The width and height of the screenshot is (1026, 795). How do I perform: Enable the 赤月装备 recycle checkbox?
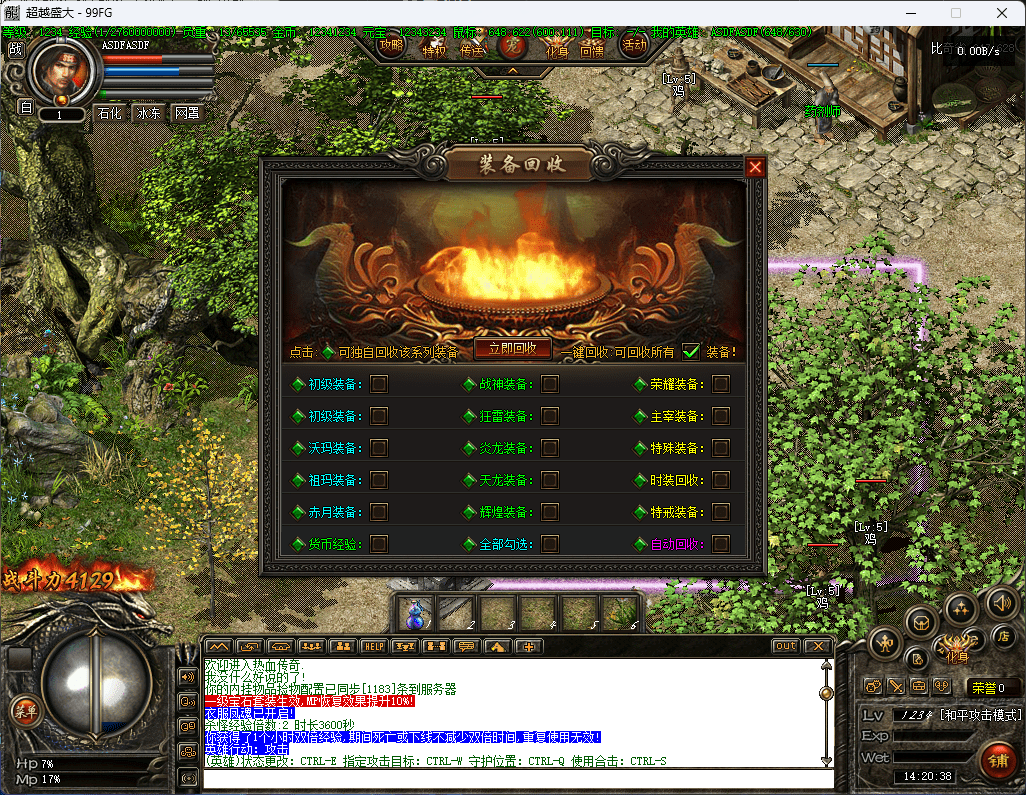point(379,512)
